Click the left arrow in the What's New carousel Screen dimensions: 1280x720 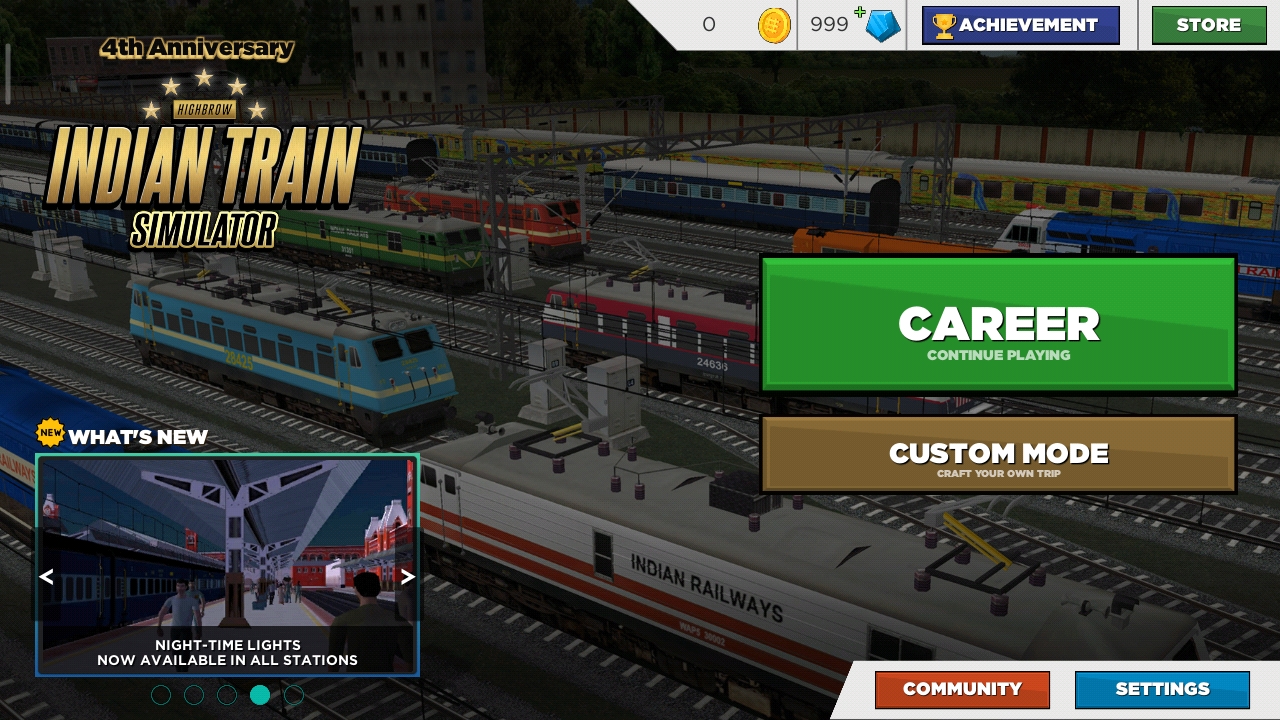[x=46, y=577]
